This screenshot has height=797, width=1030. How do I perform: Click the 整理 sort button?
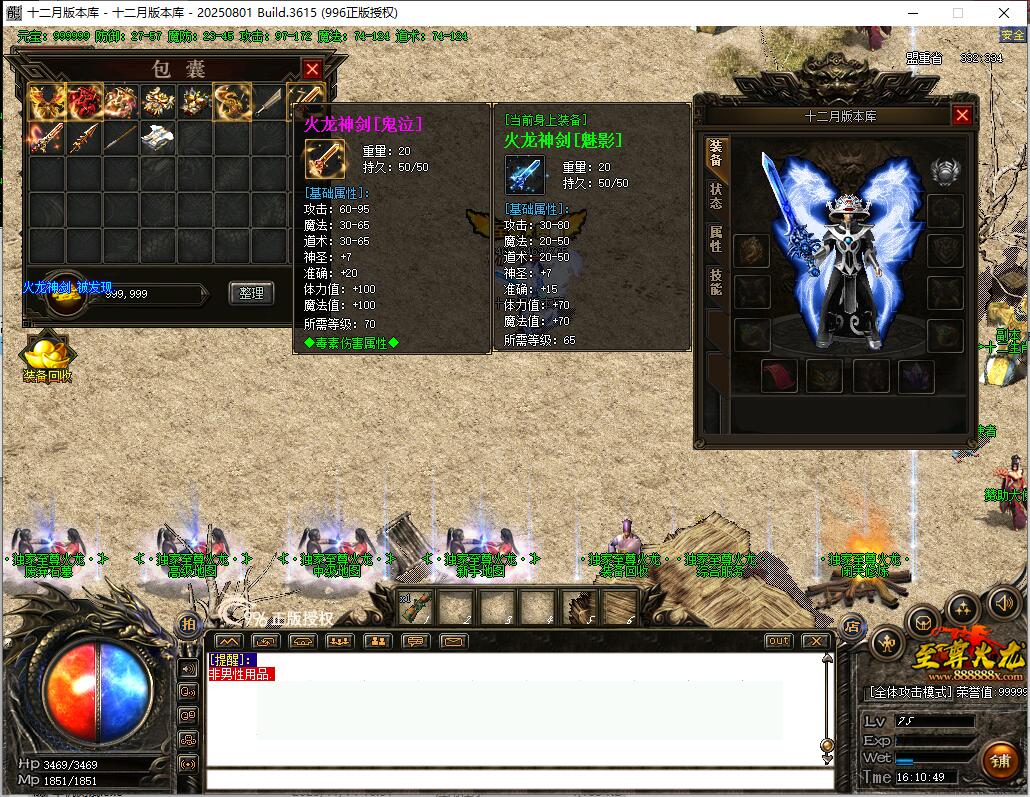coord(251,293)
